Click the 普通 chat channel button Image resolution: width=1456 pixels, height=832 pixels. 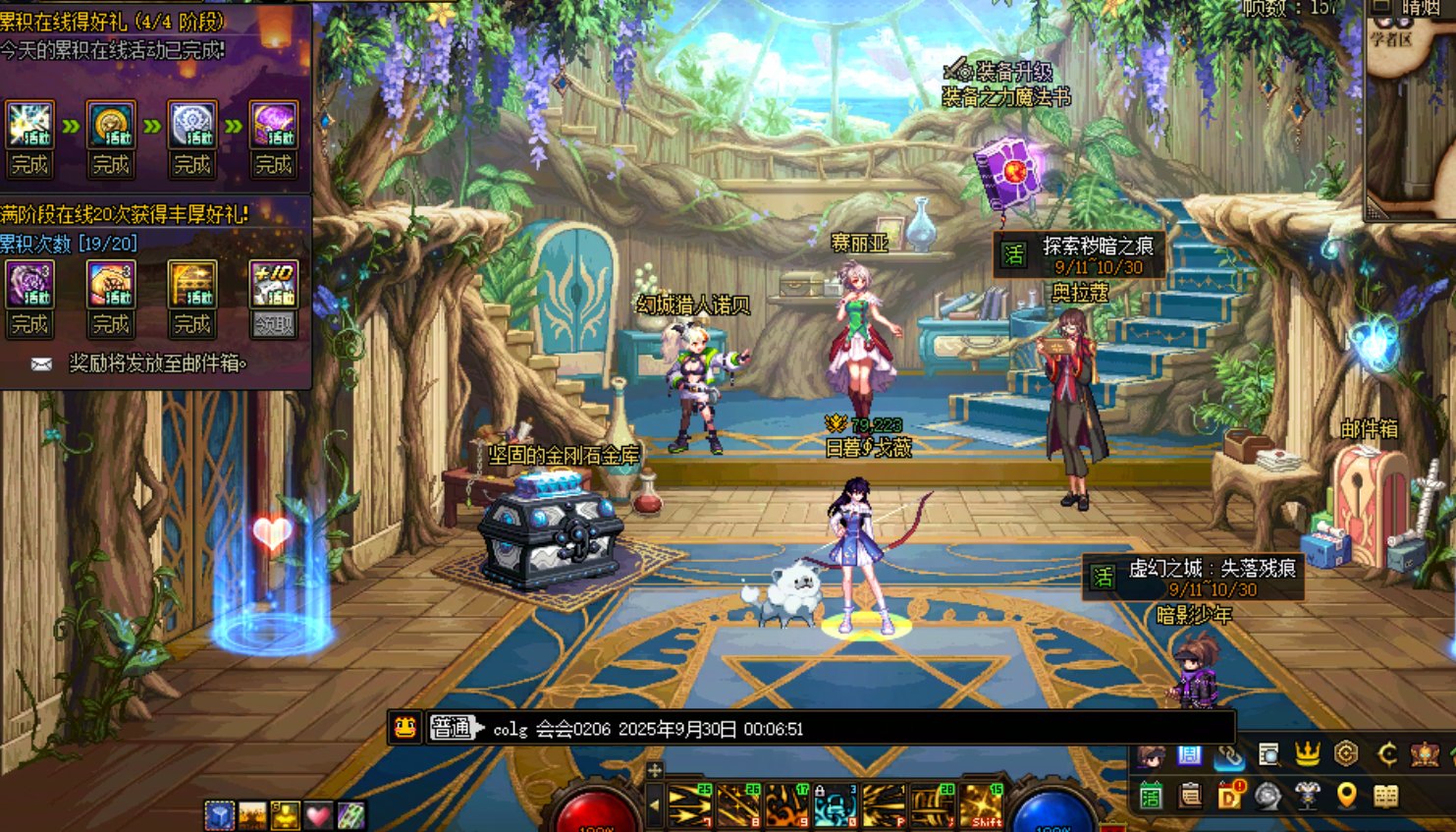tap(453, 728)
